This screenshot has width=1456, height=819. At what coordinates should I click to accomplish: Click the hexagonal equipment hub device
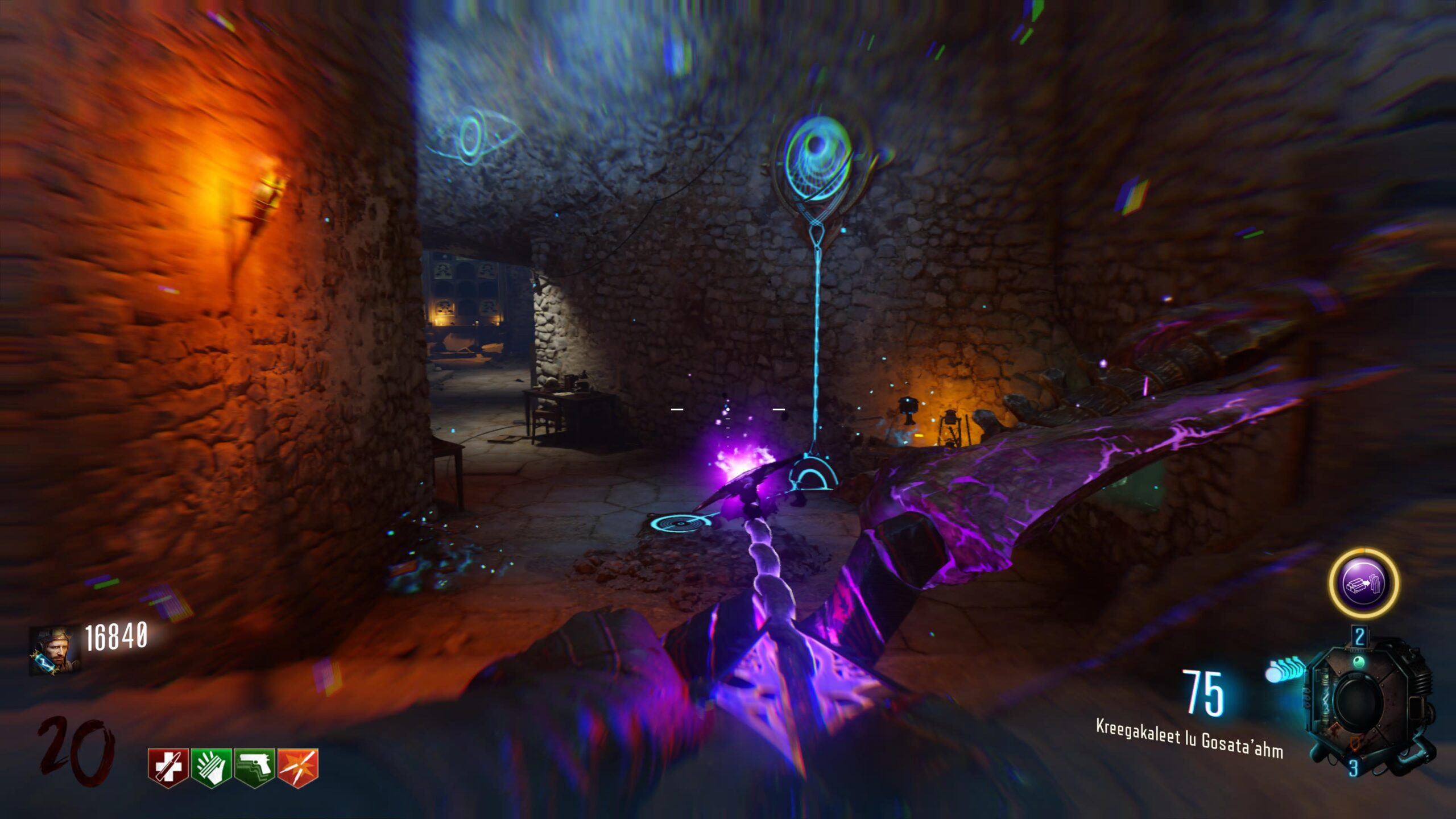coord(1359,702)
